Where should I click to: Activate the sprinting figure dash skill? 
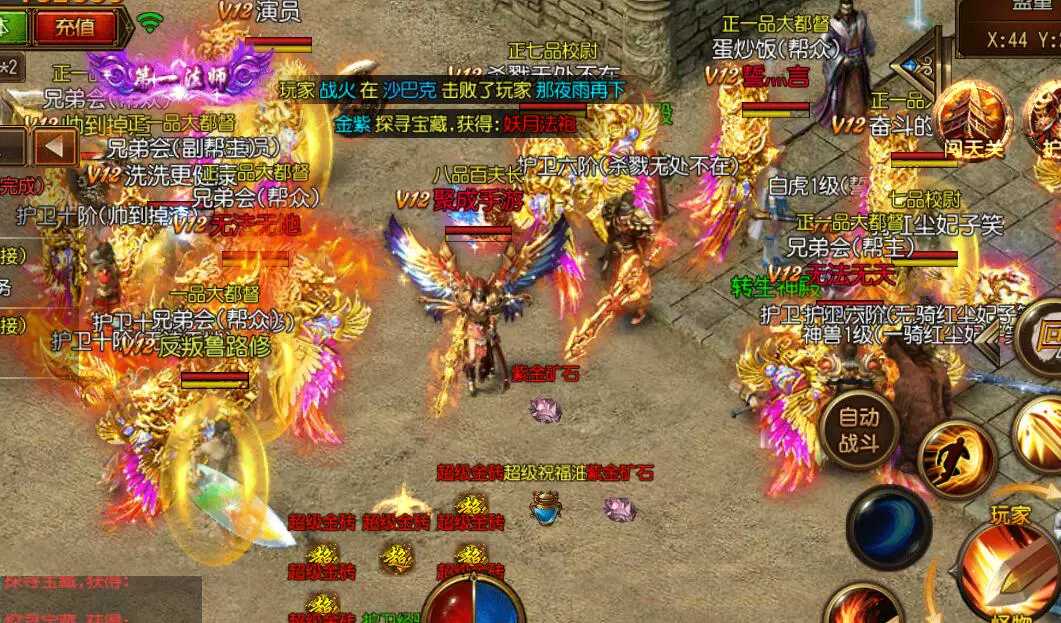coord(957,459)
